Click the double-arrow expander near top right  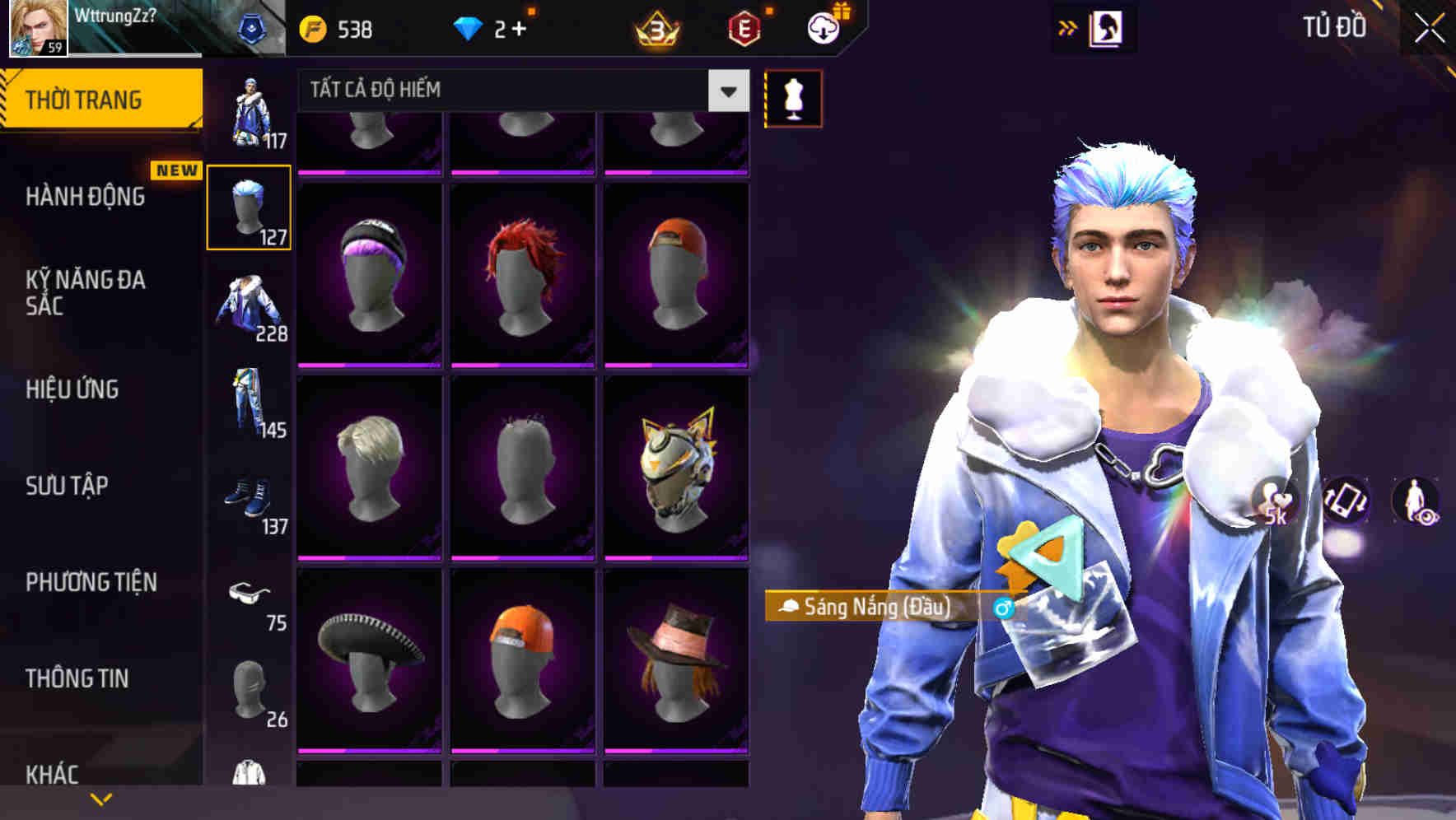(1068, 26)
